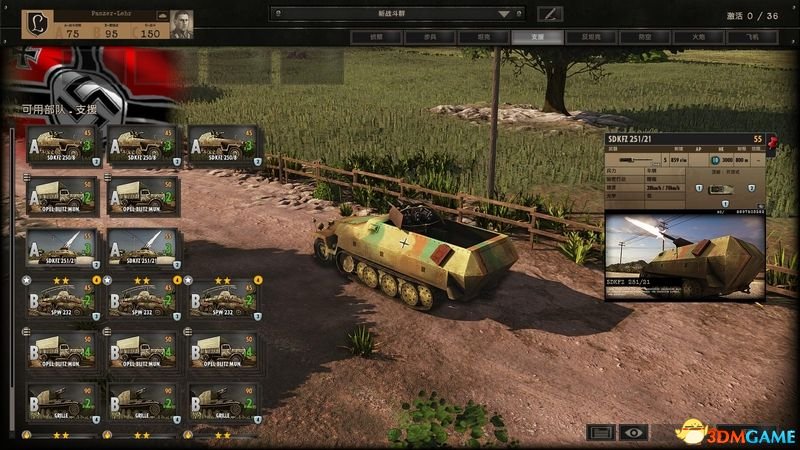This screenshot has width=800, height=450.
Task: Open the SDKFZ 251/21 preview image
Action: click(685, 255)
